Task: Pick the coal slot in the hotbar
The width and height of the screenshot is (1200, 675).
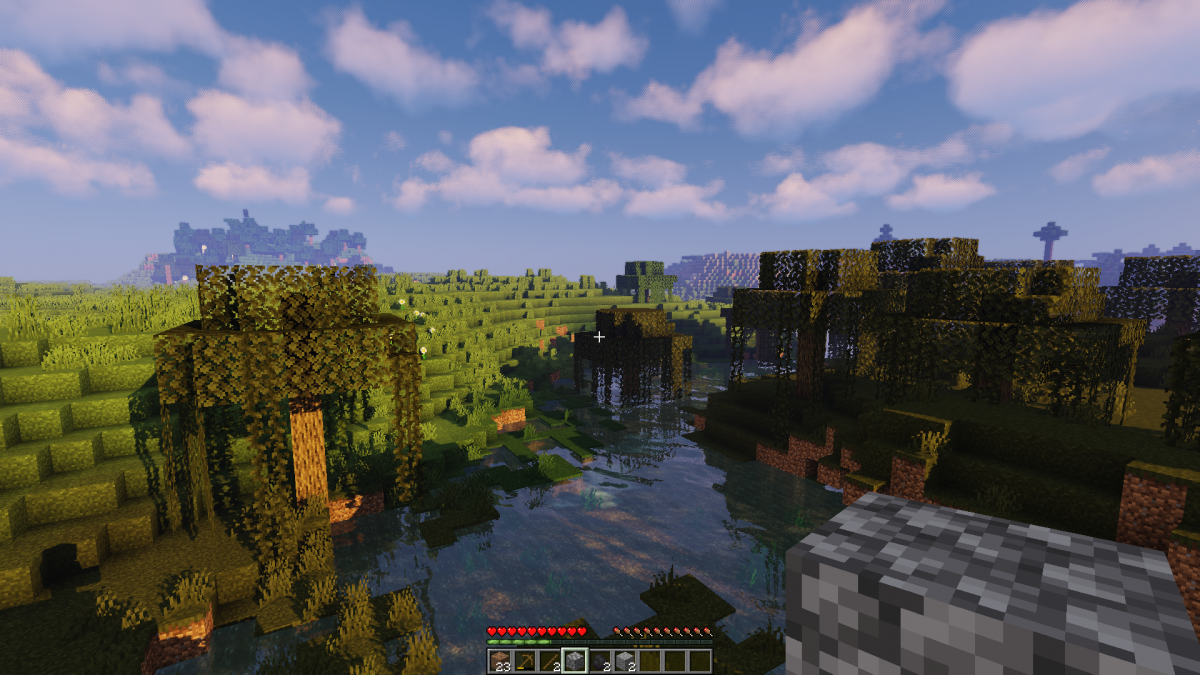Action: tap(599, 661)
